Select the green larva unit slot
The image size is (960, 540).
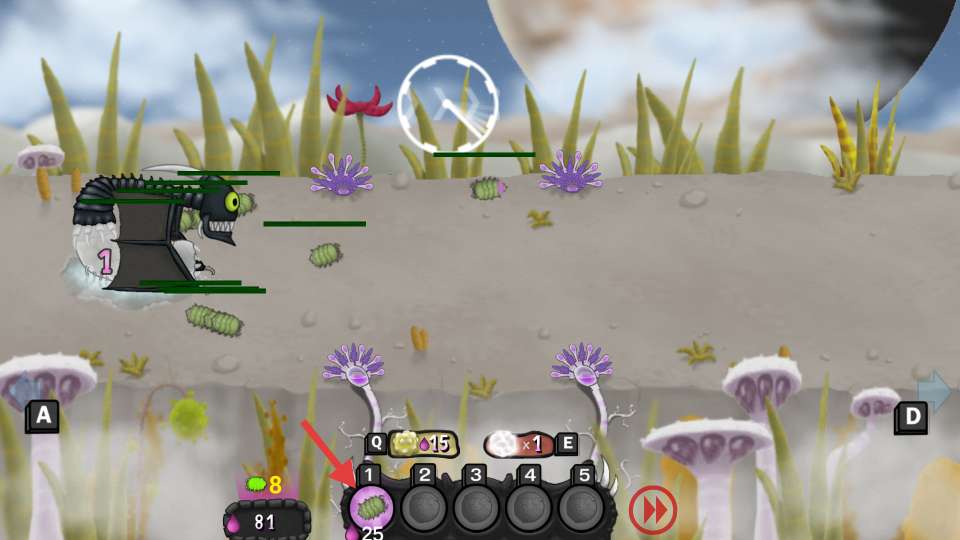(x=371, y=507)
